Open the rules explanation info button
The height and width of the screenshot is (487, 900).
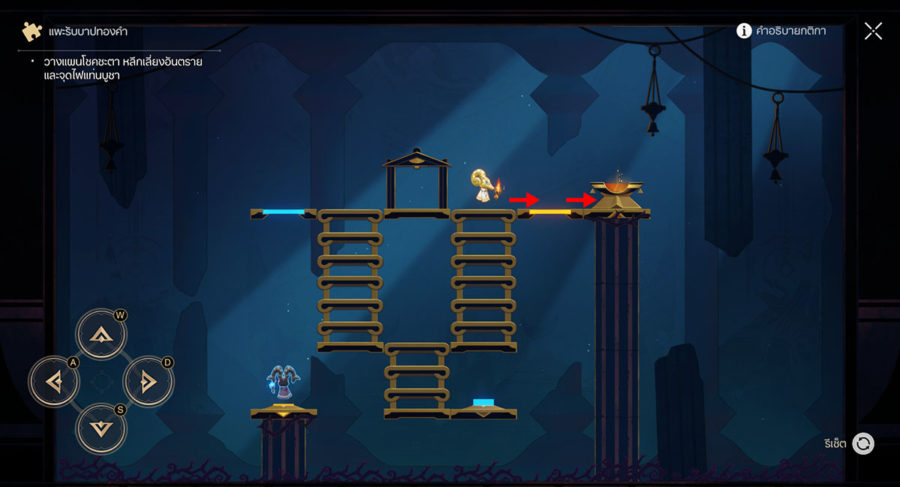[x=744, y=31]
